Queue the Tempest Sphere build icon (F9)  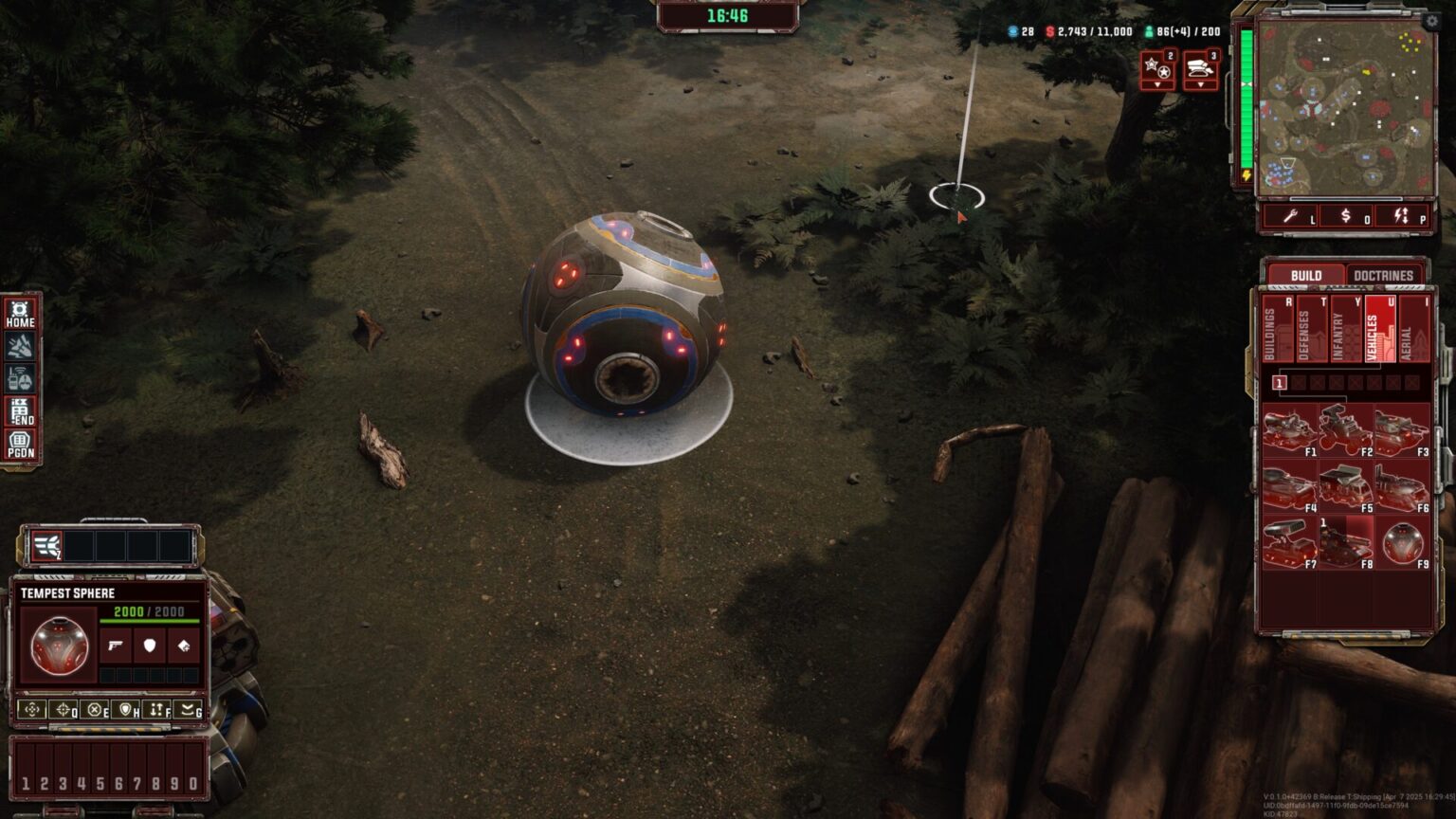pyautogui.click(x=1402, y=543)
